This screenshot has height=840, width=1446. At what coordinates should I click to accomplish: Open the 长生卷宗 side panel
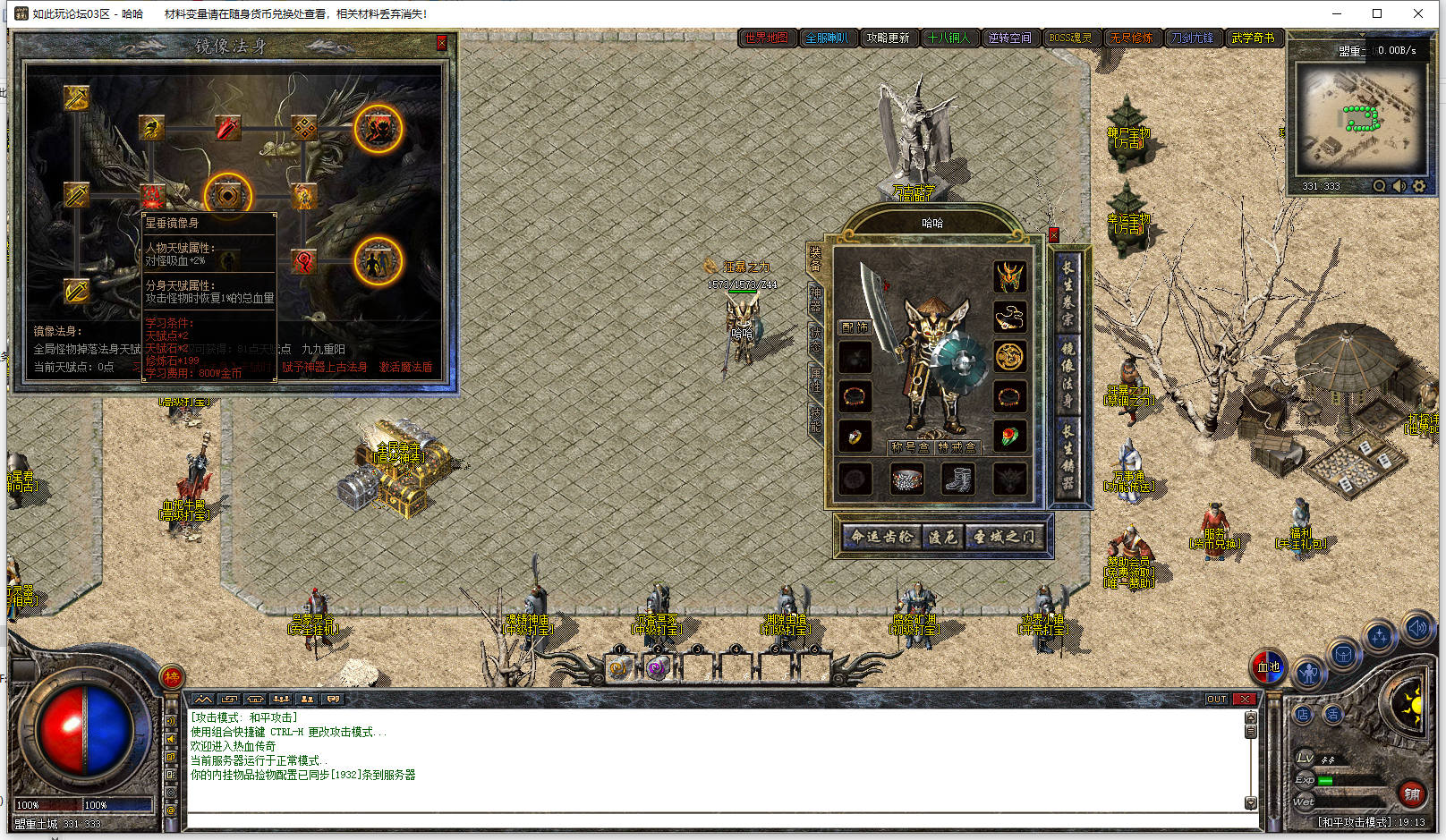(x=1067, y=293)
